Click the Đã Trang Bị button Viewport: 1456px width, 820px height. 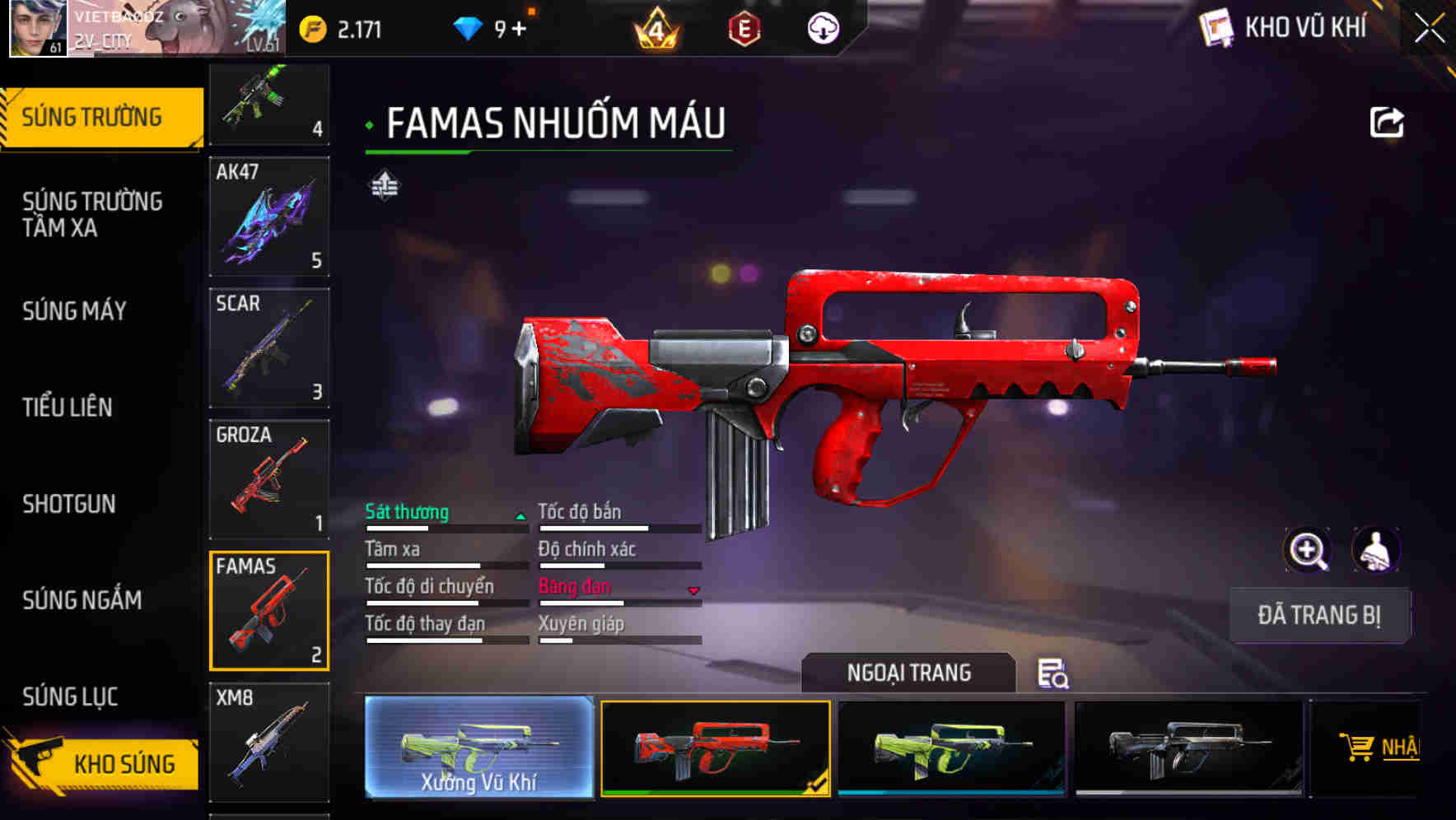coord(1319,615)
